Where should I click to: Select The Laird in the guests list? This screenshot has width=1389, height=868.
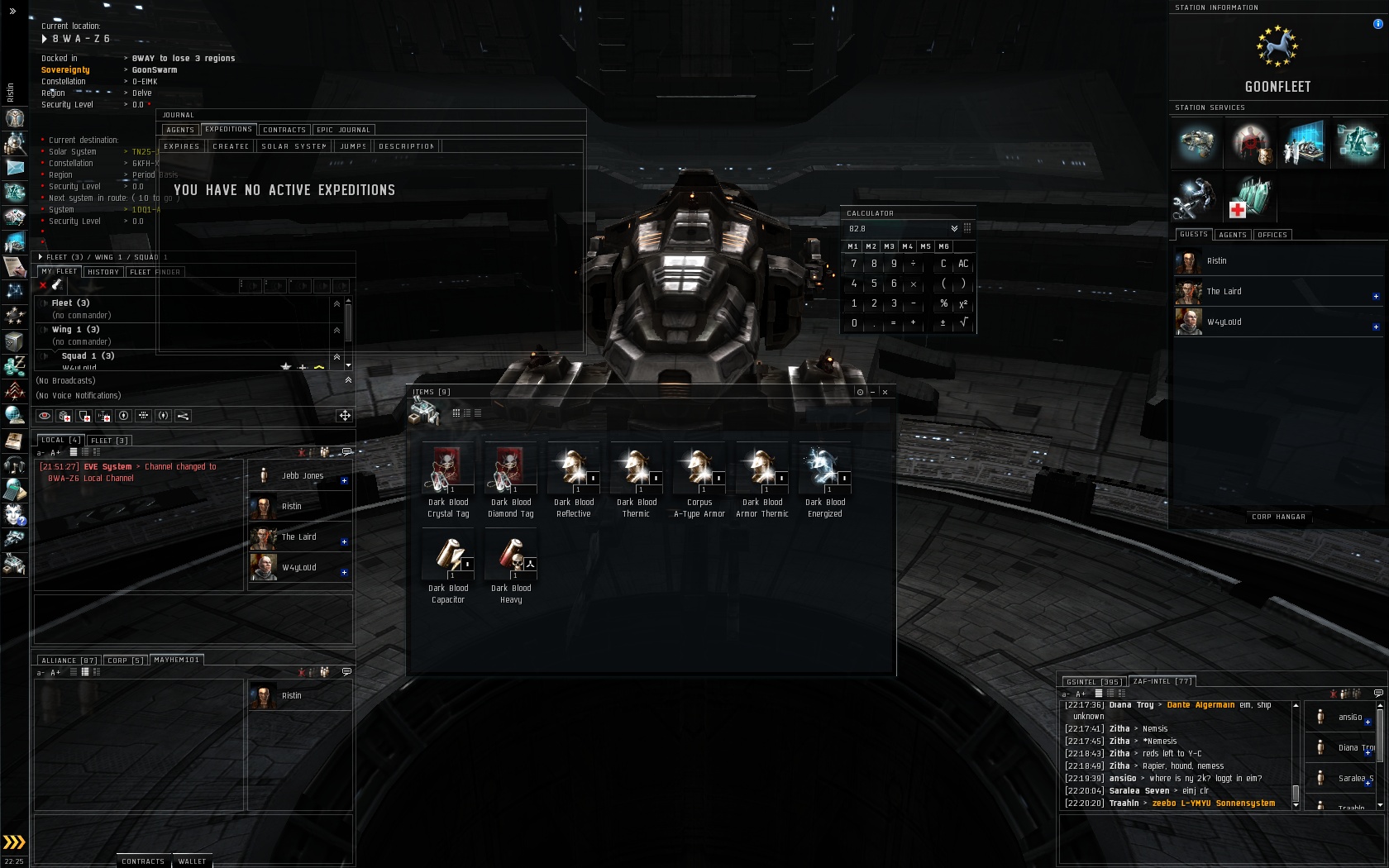[x=1224, y=292]
